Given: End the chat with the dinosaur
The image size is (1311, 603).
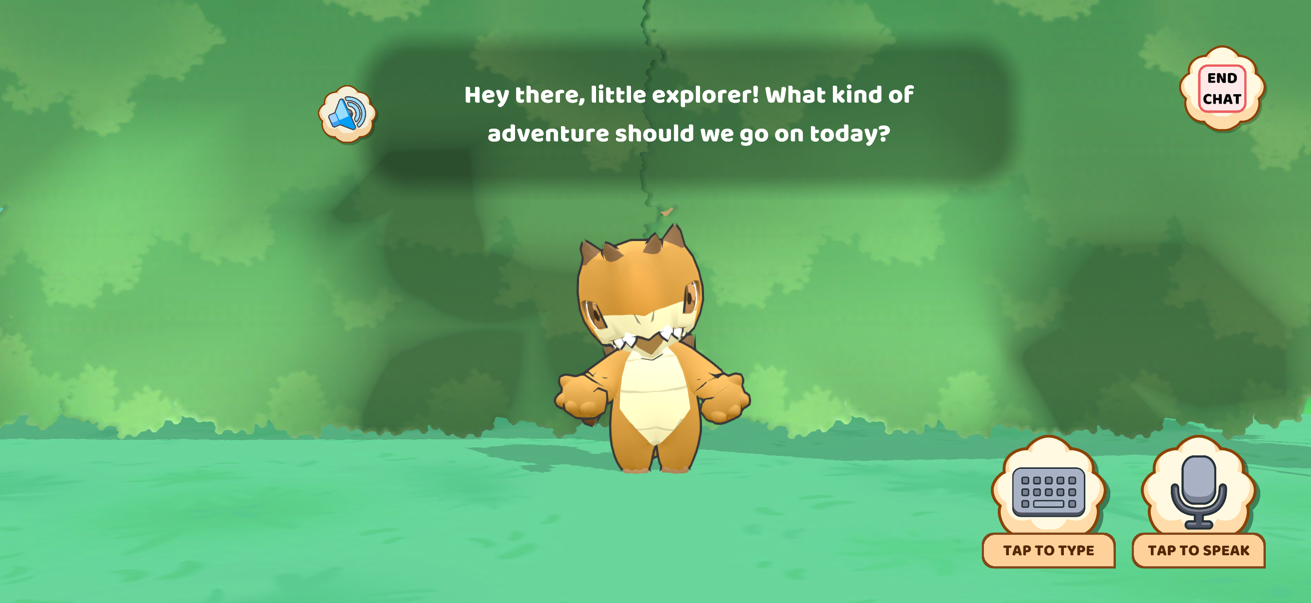Looking at the screenshot, I should [1222, 88].
